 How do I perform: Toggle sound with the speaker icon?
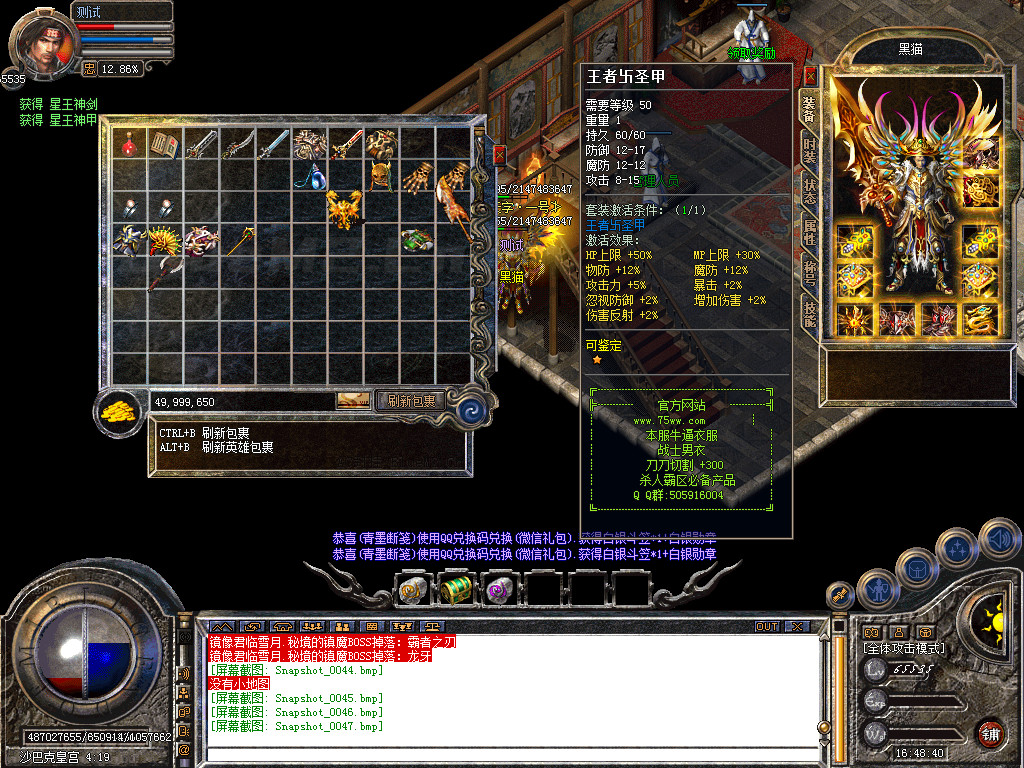pos(999,539)
